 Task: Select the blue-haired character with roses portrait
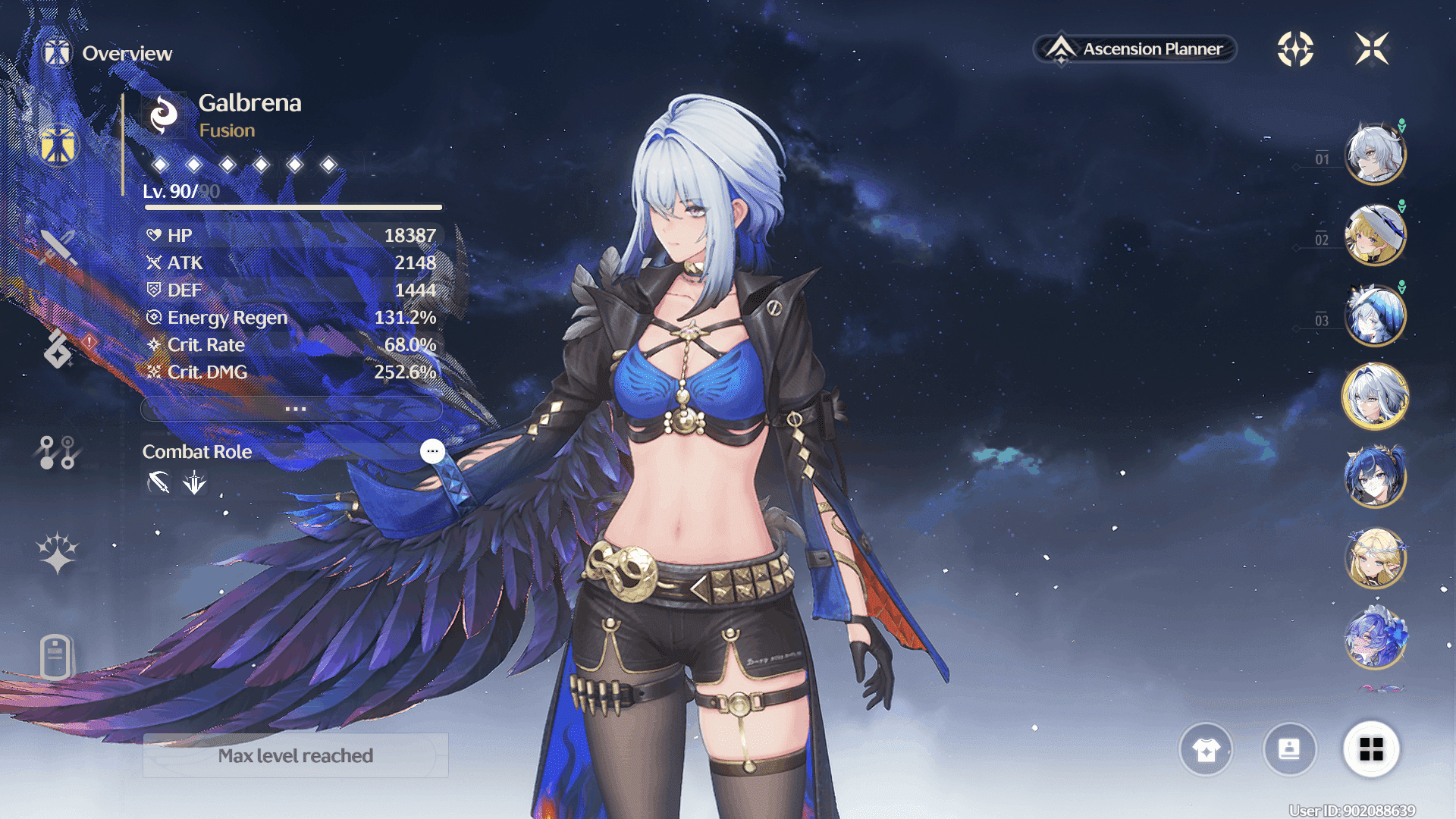point(1375,639)
